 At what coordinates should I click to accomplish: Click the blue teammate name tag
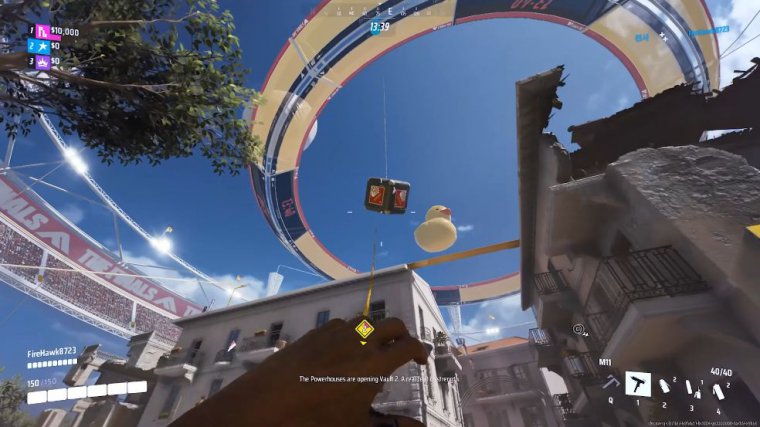click(706, 32)
